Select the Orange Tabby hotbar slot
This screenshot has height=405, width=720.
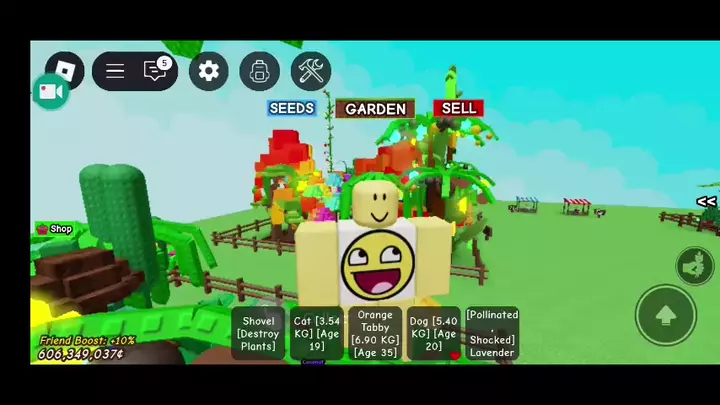point(375,334)
